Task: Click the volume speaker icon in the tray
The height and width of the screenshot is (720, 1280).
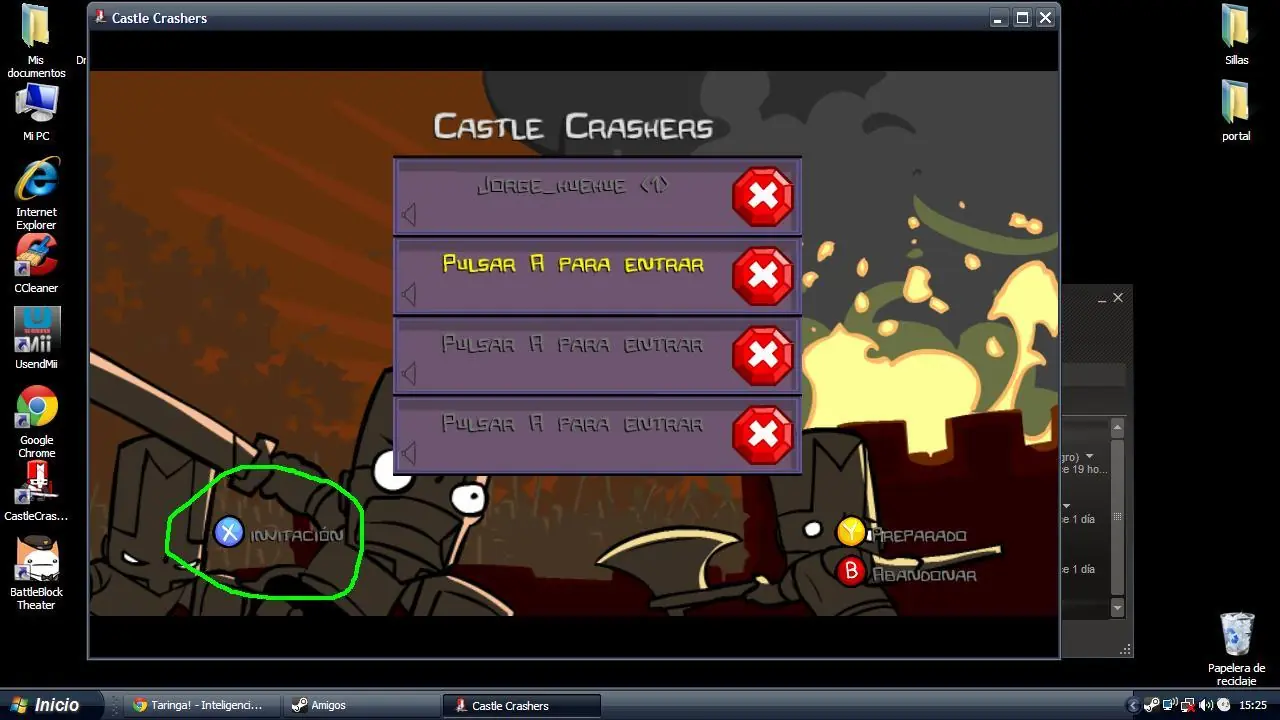Action: coord(1204,704)
